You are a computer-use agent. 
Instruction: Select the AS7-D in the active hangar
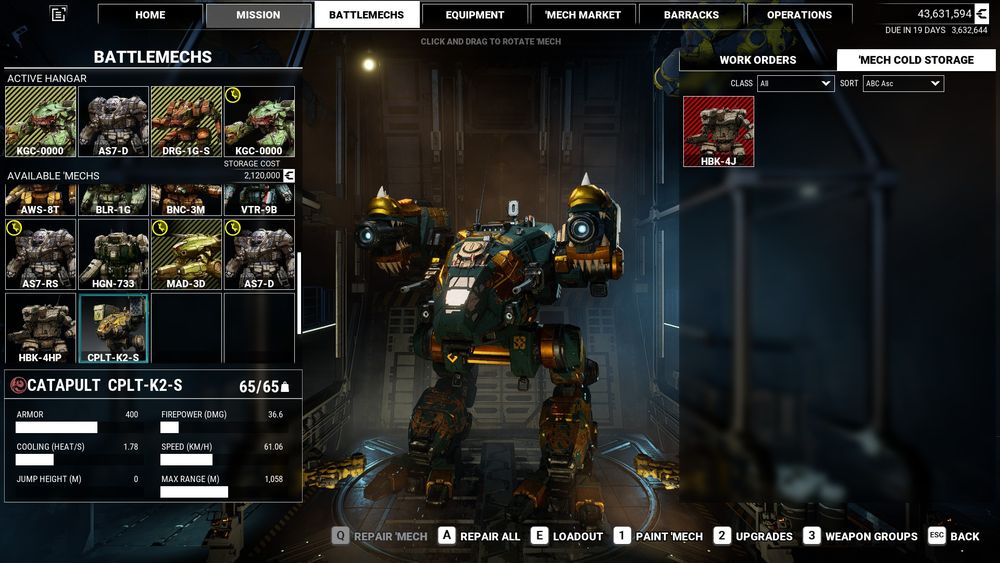click(x=114, y=121)
